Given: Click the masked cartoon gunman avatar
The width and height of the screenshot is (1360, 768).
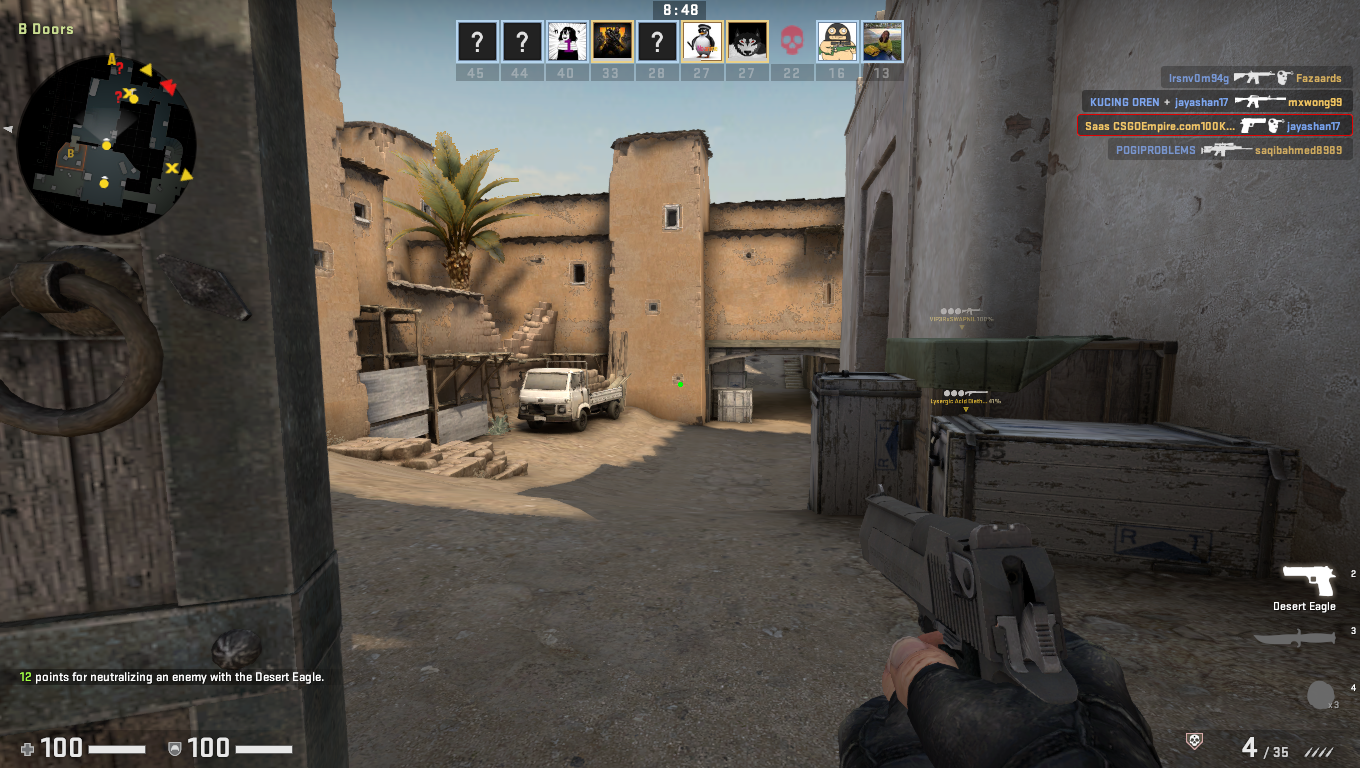Looking at the screenshot, I should tap(837, 42).
